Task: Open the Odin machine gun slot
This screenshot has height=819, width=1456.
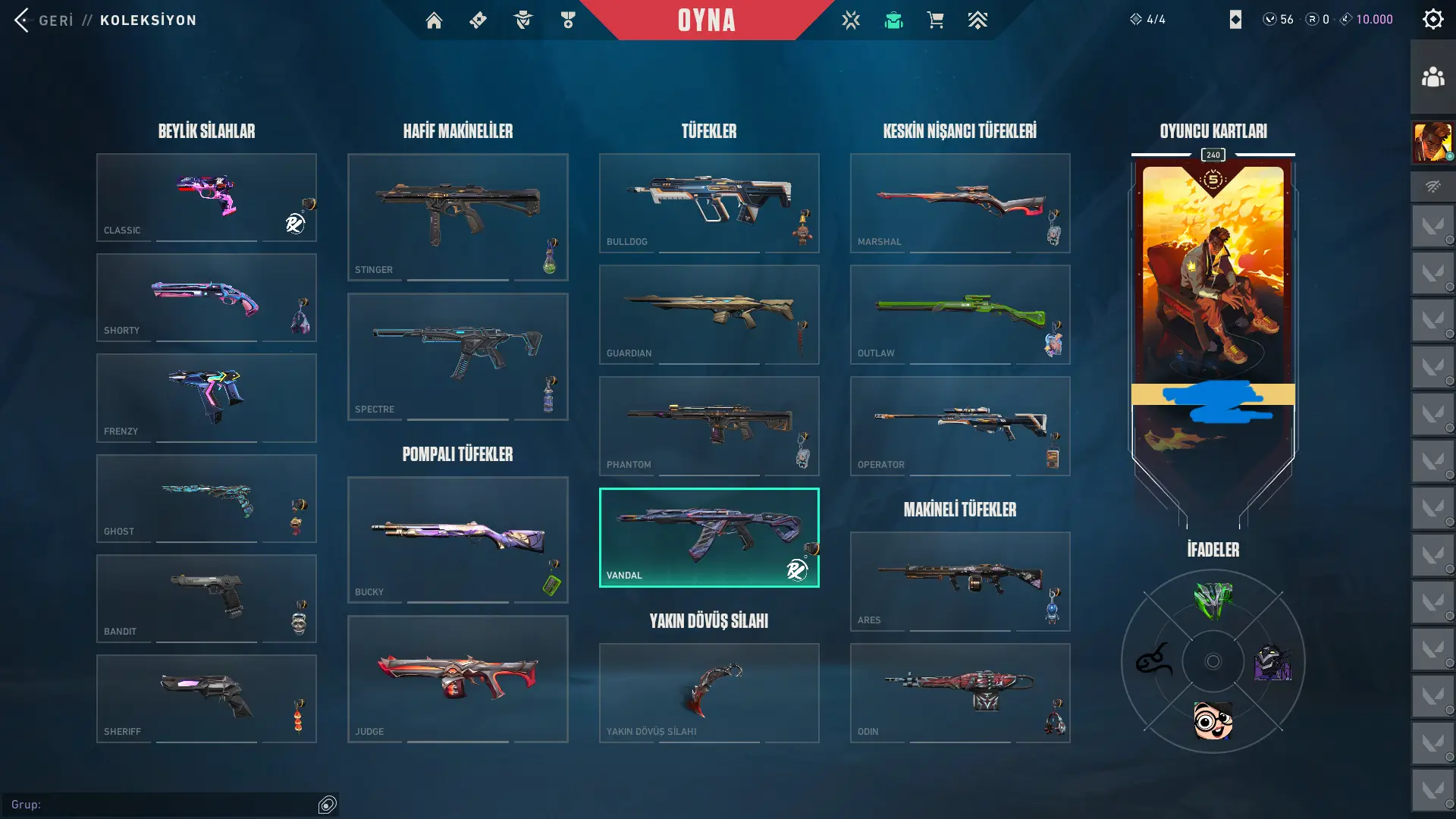Action: (959, 692)
